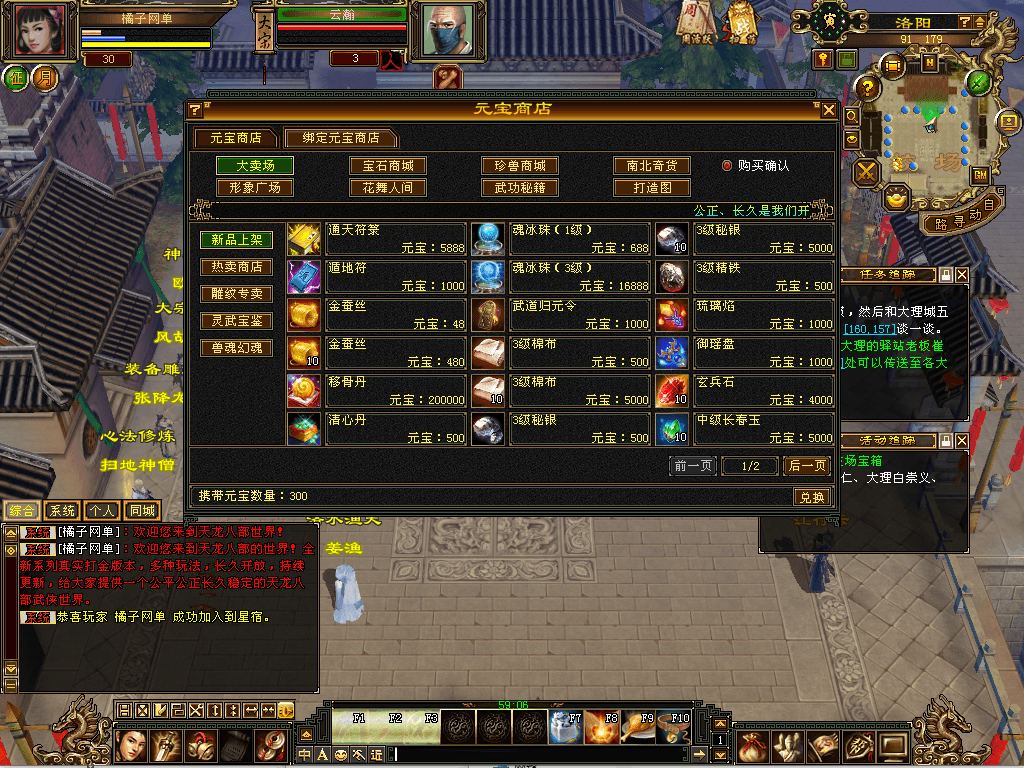This screenshot has width=1024, height=768.
Task: Select the 热卖商店 side category
Action: (x=236, y=267)
